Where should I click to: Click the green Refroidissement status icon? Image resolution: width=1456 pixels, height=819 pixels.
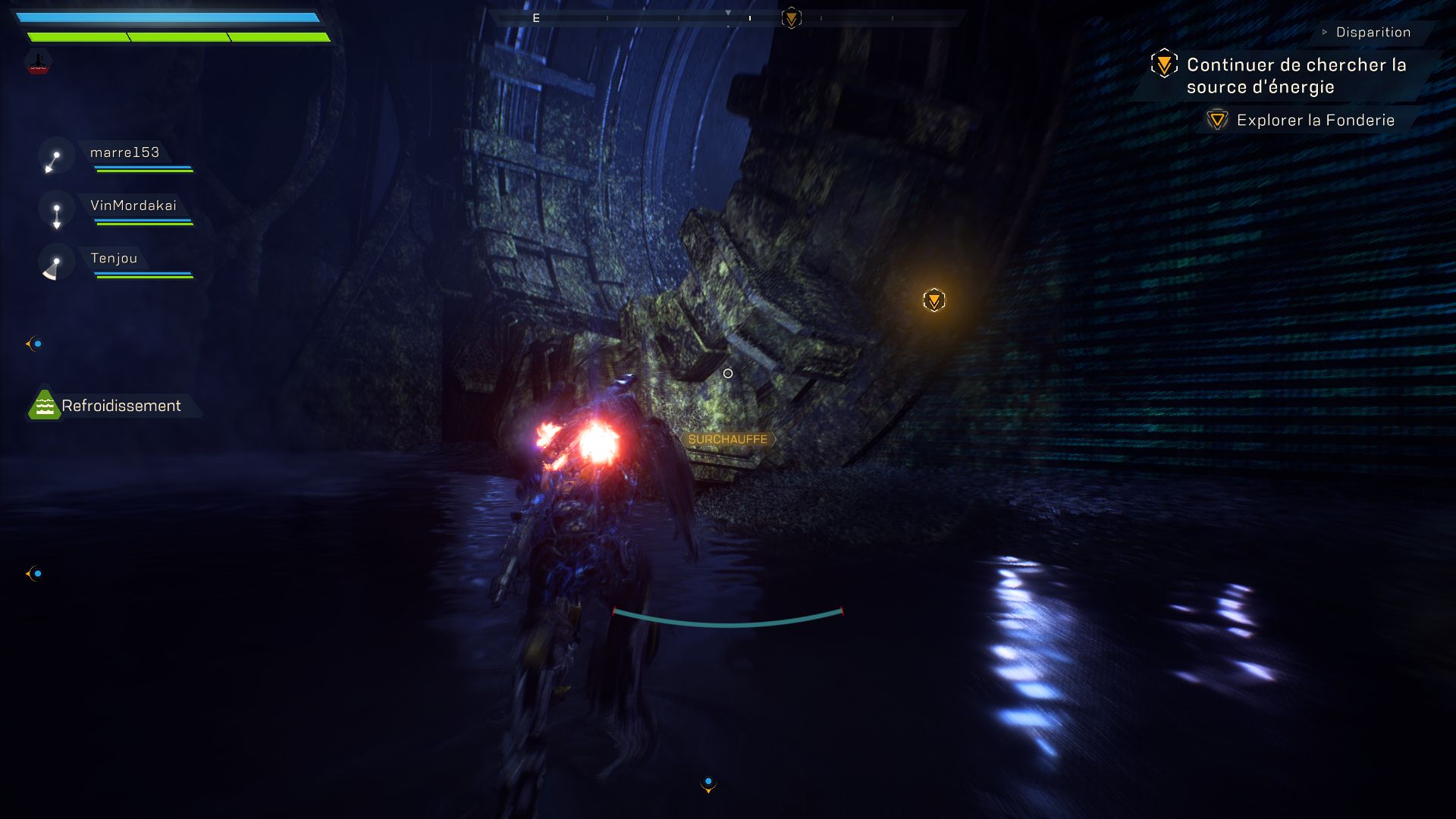coord(43,406)
